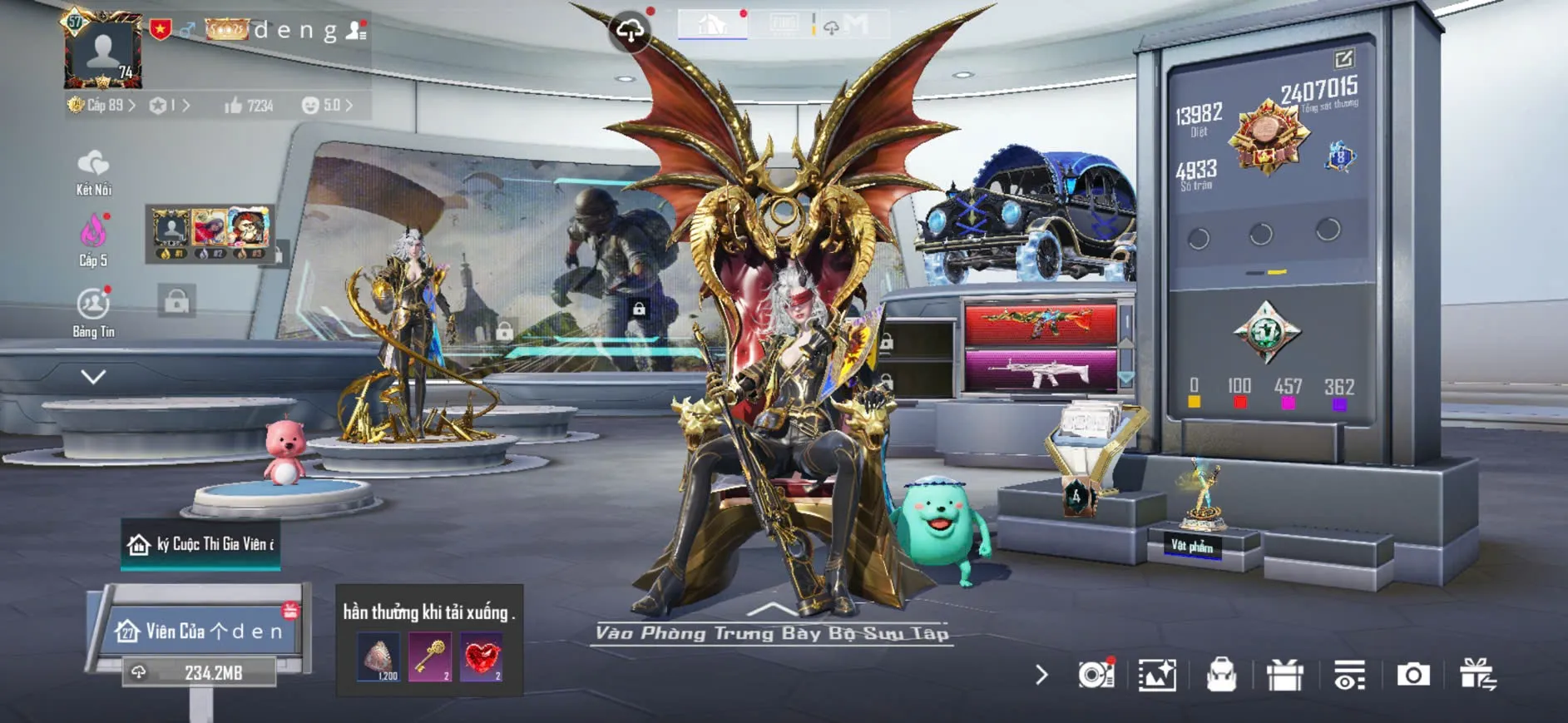Take a photo with the camera icon
Viewport: 1568px width, 723px height.
(x=1412, y=675)
